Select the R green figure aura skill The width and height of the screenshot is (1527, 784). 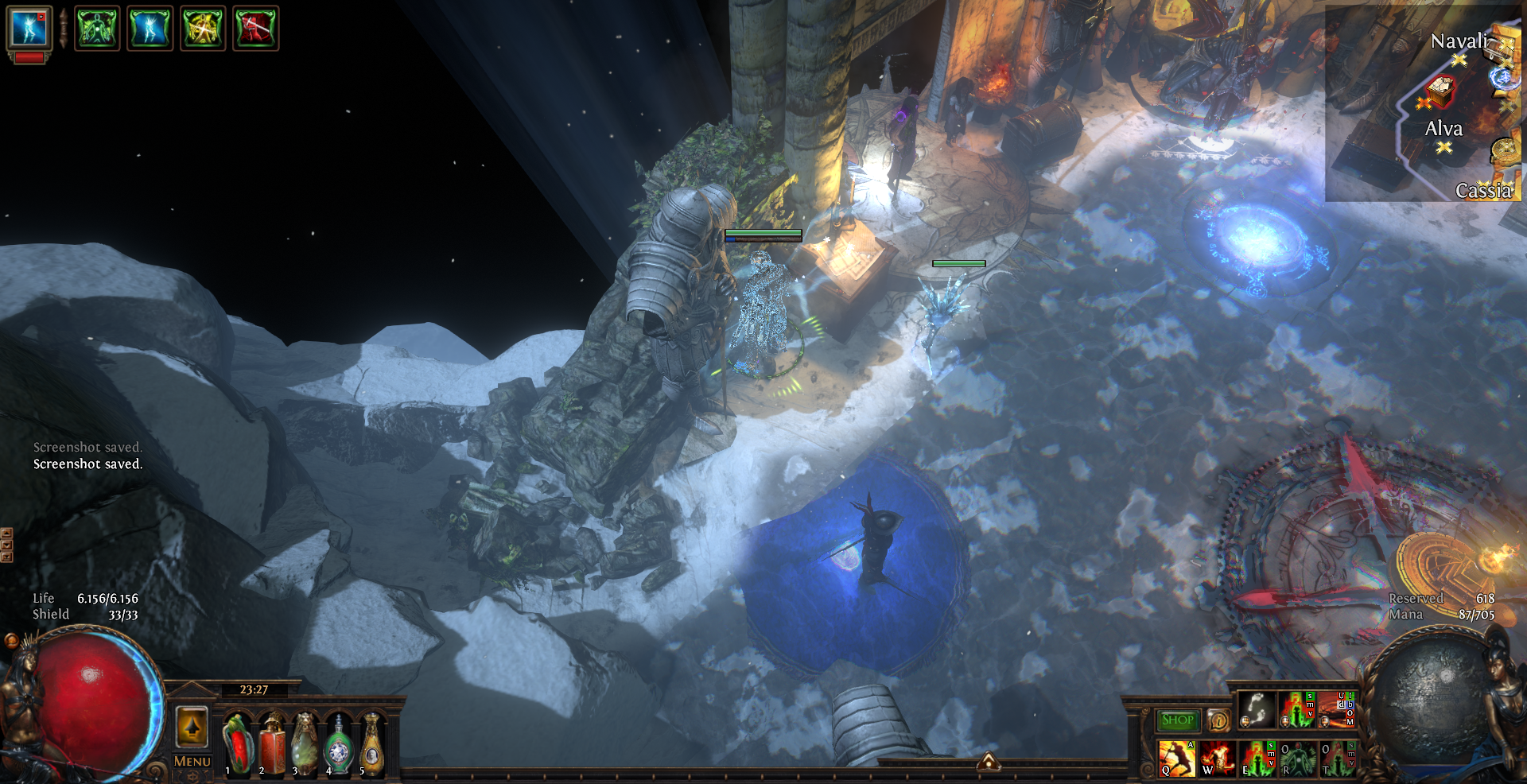[1298, 758]
